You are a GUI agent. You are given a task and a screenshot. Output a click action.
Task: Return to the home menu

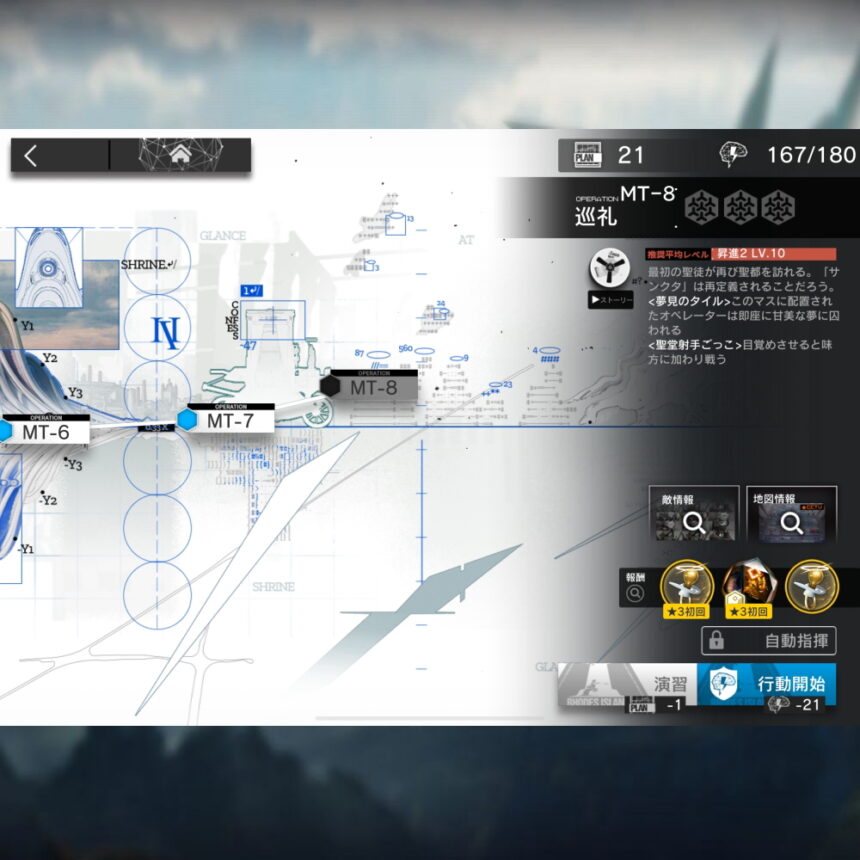(x=180, y=155)
